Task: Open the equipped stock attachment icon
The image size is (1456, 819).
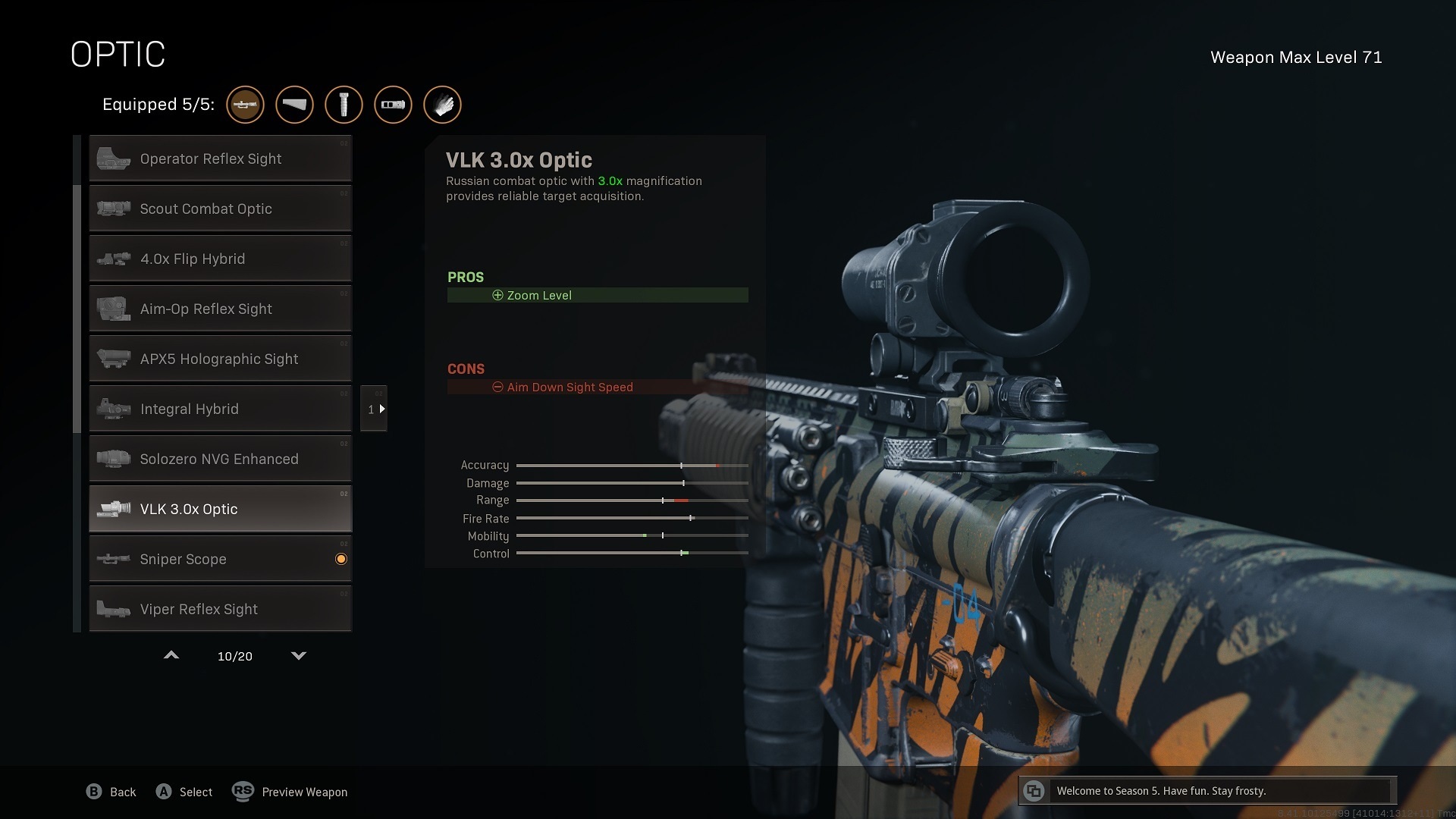Action: coord(294,105)
